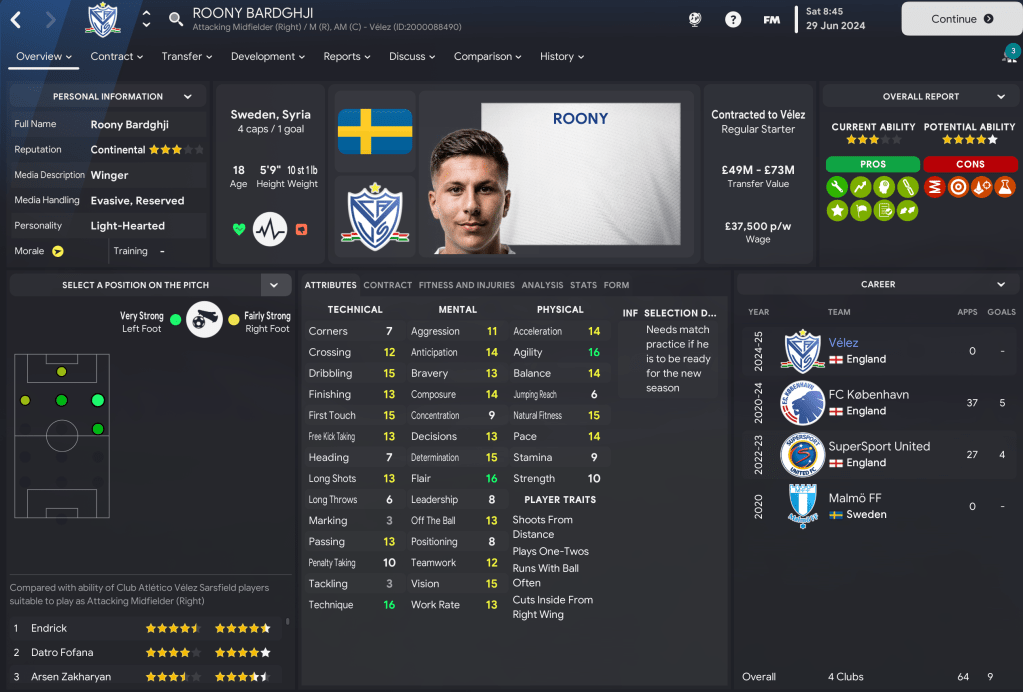Open the Comparison menu

point(488,57)
